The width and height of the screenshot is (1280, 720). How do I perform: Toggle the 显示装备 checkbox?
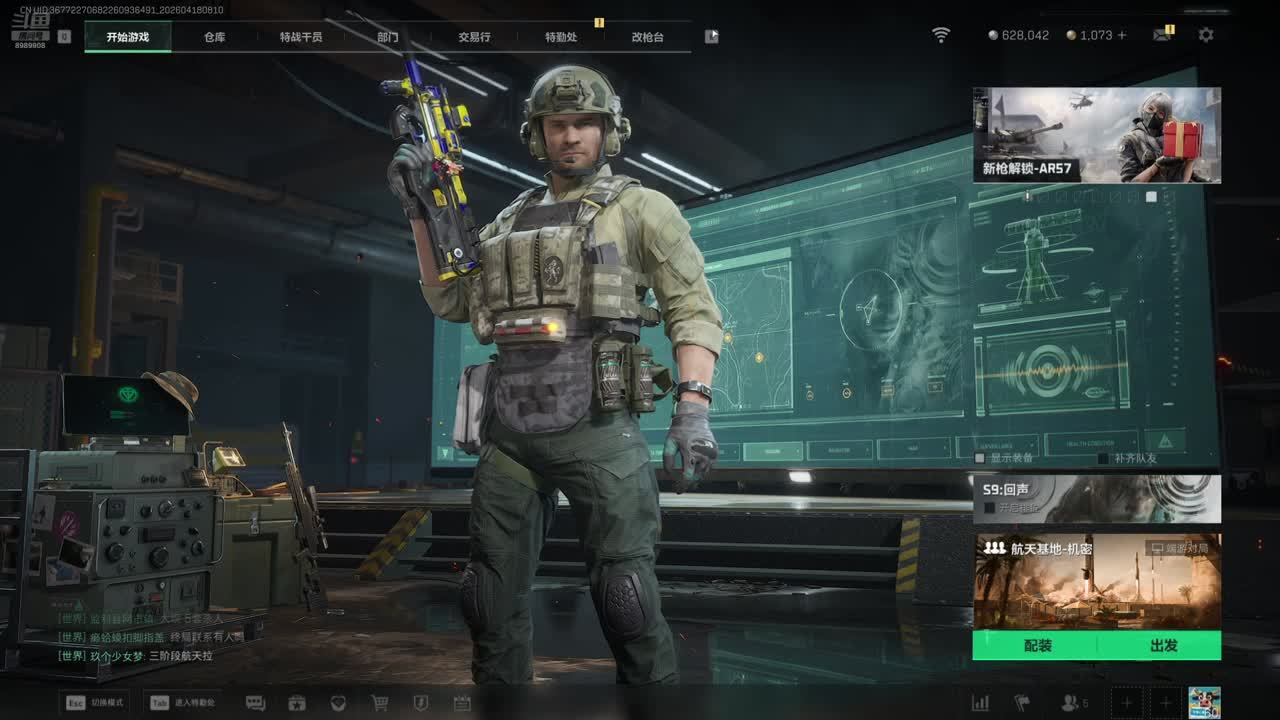[x=982, y=458]
